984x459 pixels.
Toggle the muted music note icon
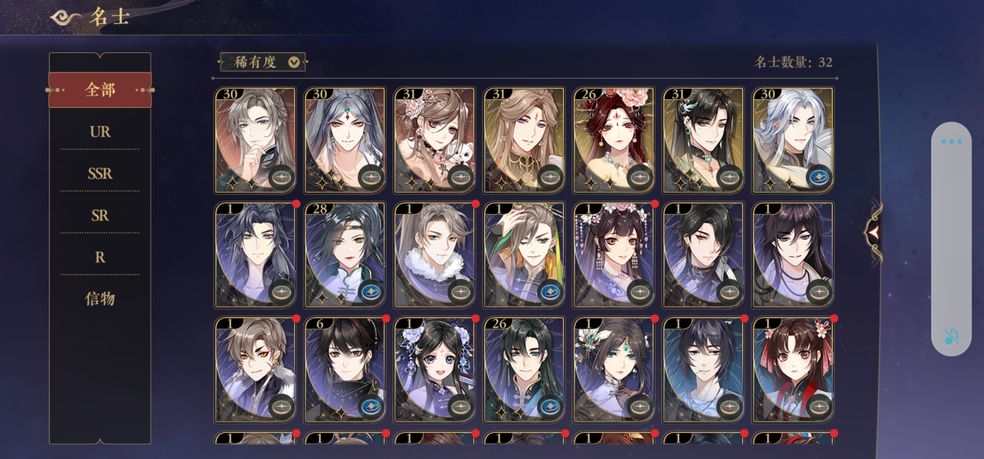[950, 336]
